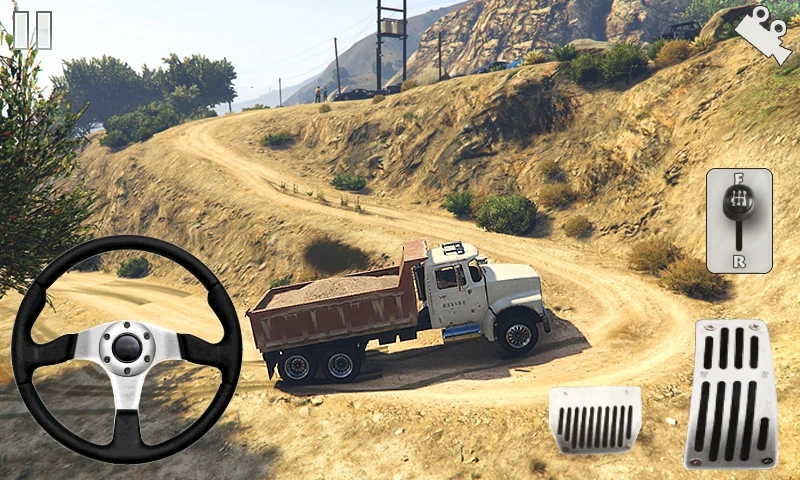This screenshot has height=480, width=800.
Task: Switch camera view with the camera icon
Action: [x=764, y=35]
